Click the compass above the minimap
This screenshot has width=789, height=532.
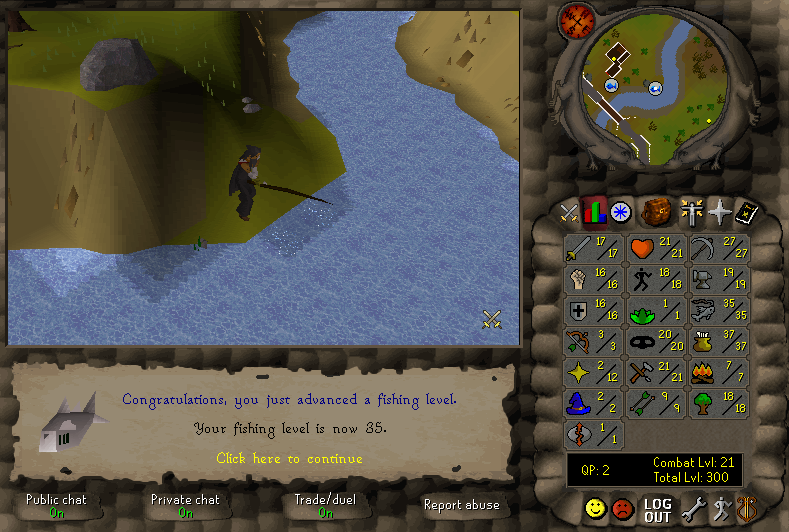pos(577,19)
